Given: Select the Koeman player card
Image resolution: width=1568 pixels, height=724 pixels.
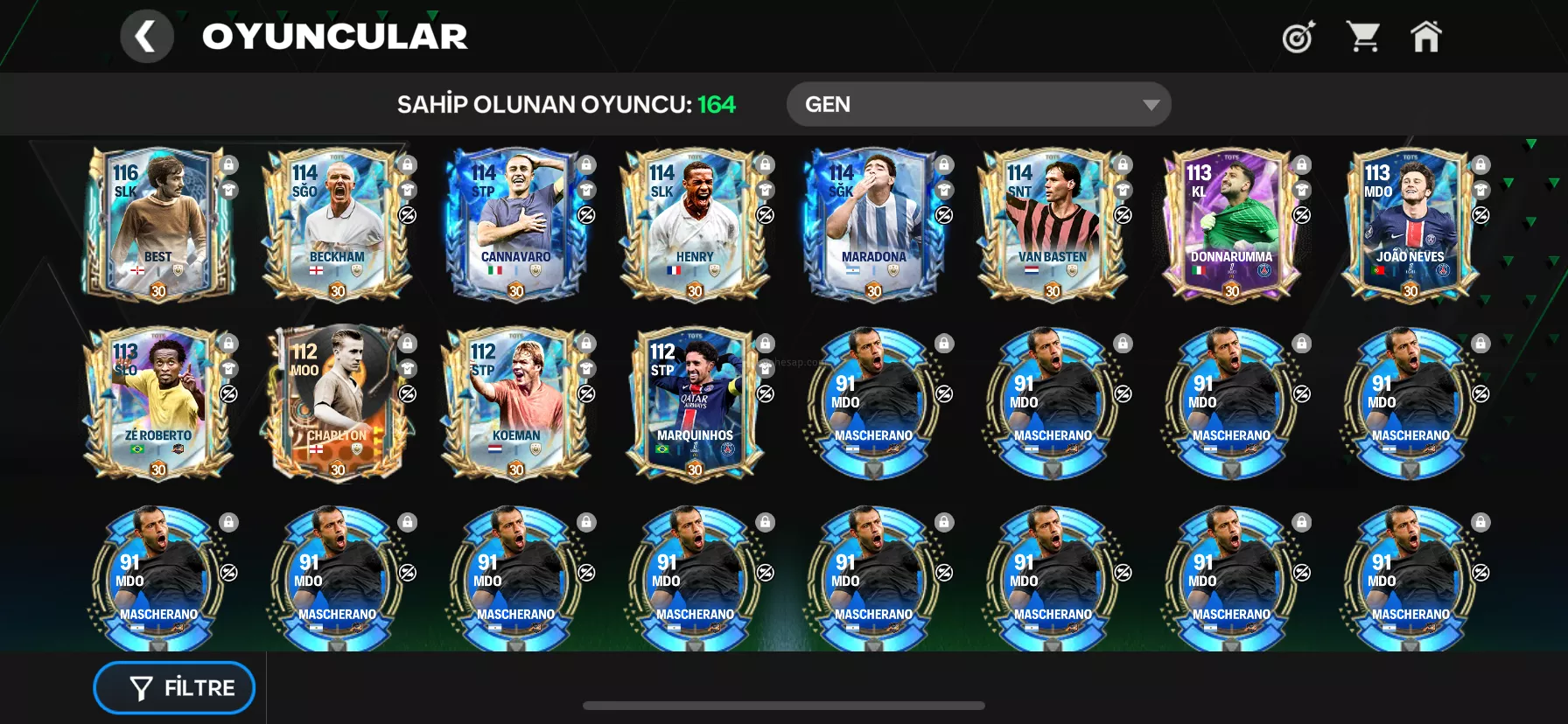Looking at the screenshot, I should click(516, 404).
